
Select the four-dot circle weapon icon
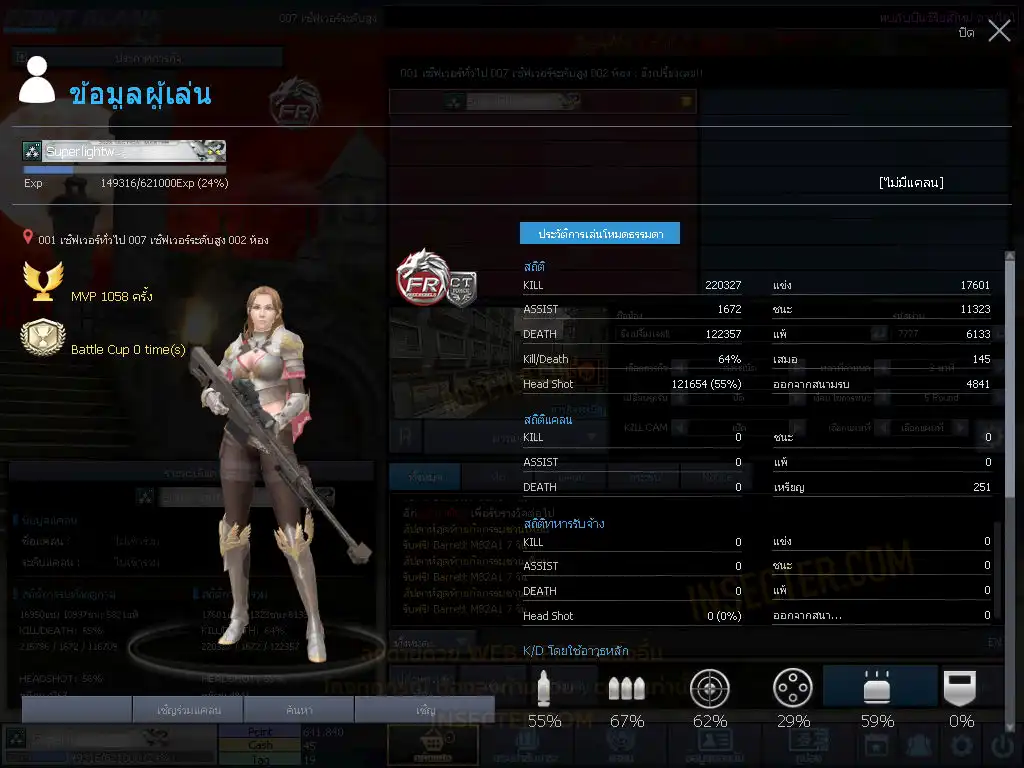click(x=793, y=689)
